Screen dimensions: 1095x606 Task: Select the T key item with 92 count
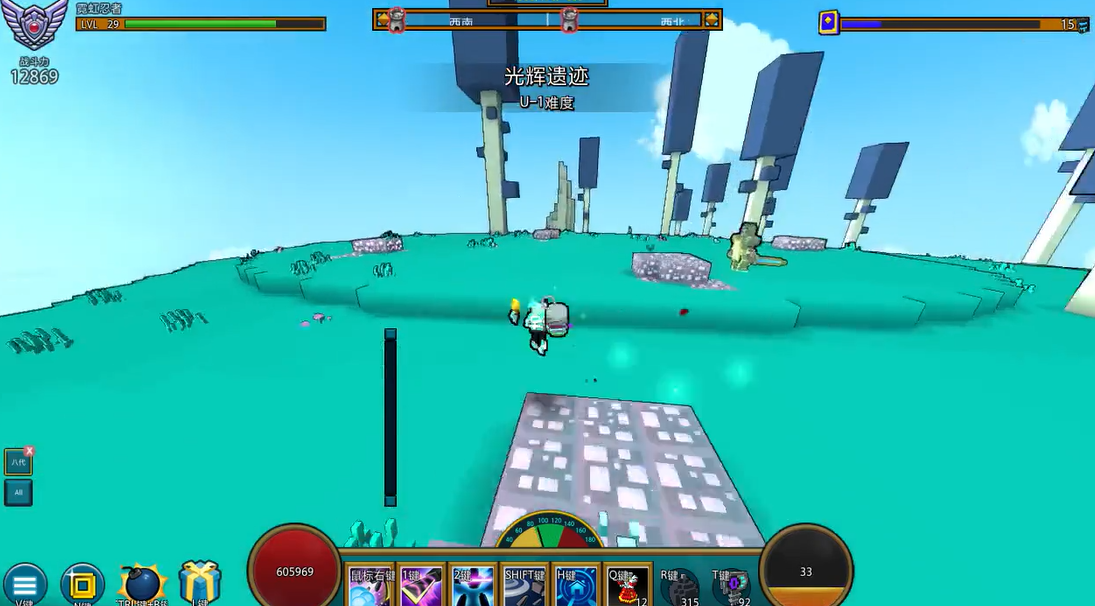click(731, 587)
